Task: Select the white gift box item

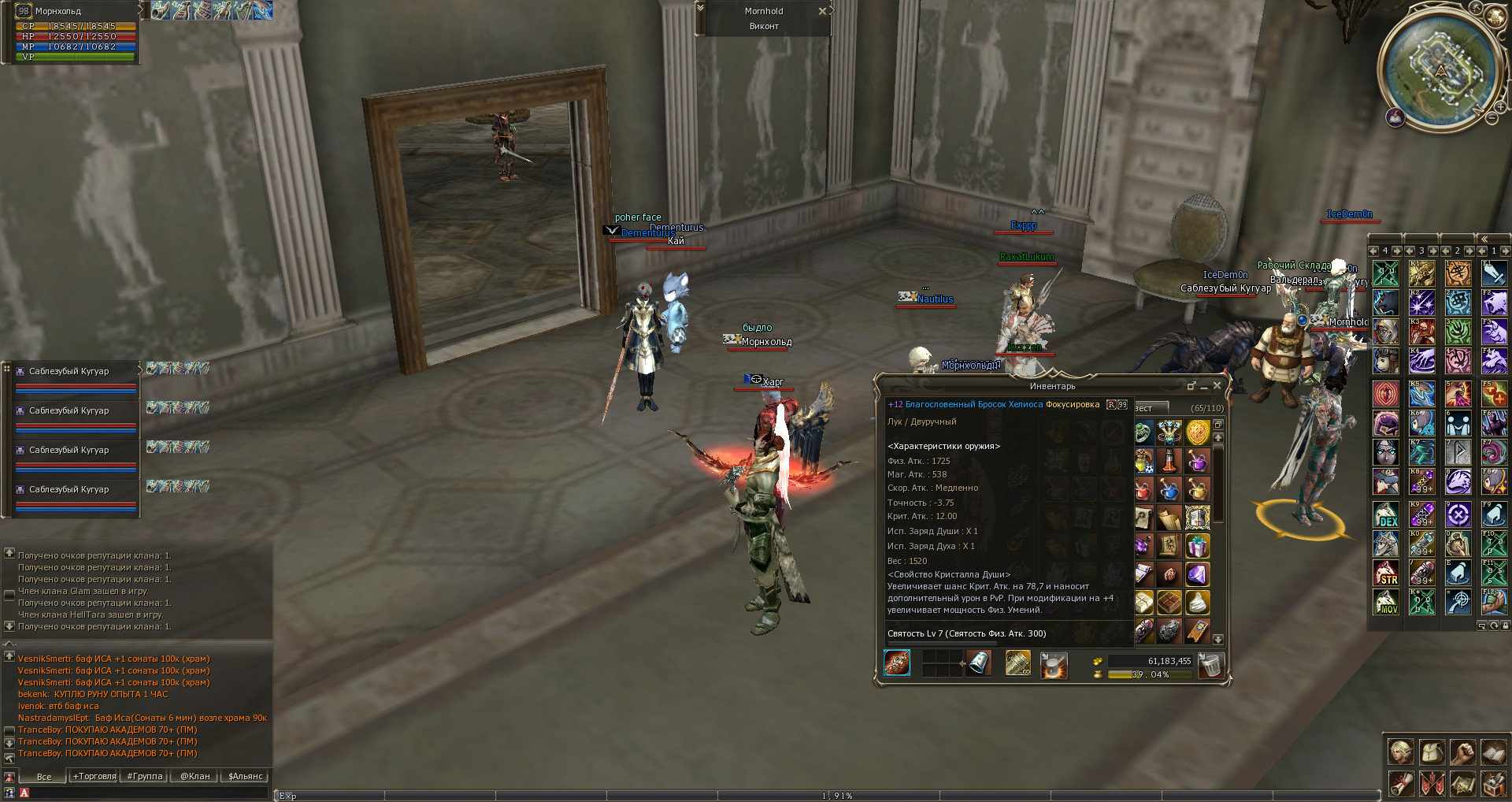Action: 1197,545
